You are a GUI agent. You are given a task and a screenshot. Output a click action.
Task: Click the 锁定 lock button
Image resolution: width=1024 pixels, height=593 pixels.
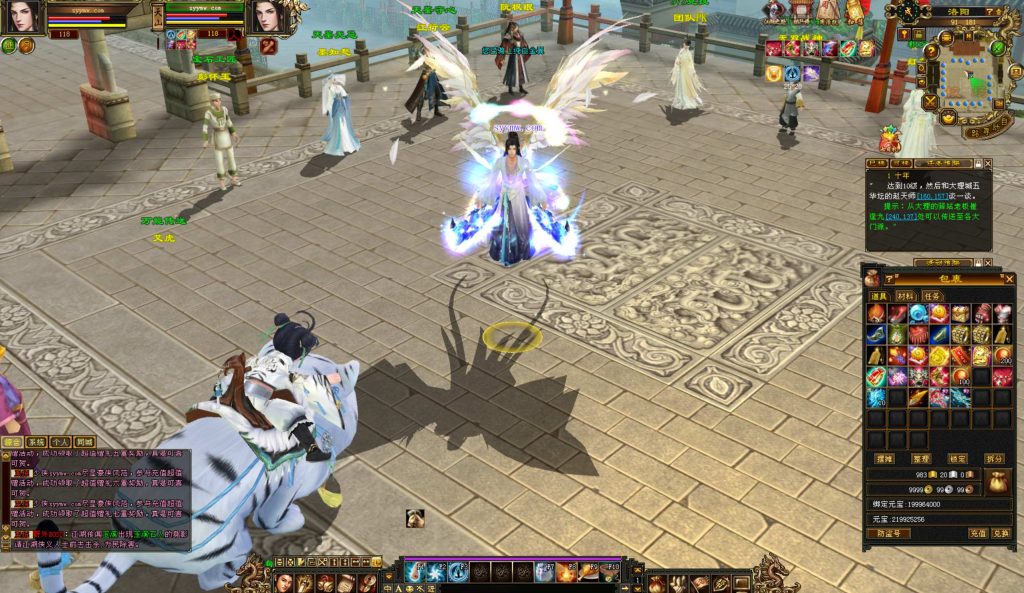(957, 458)
